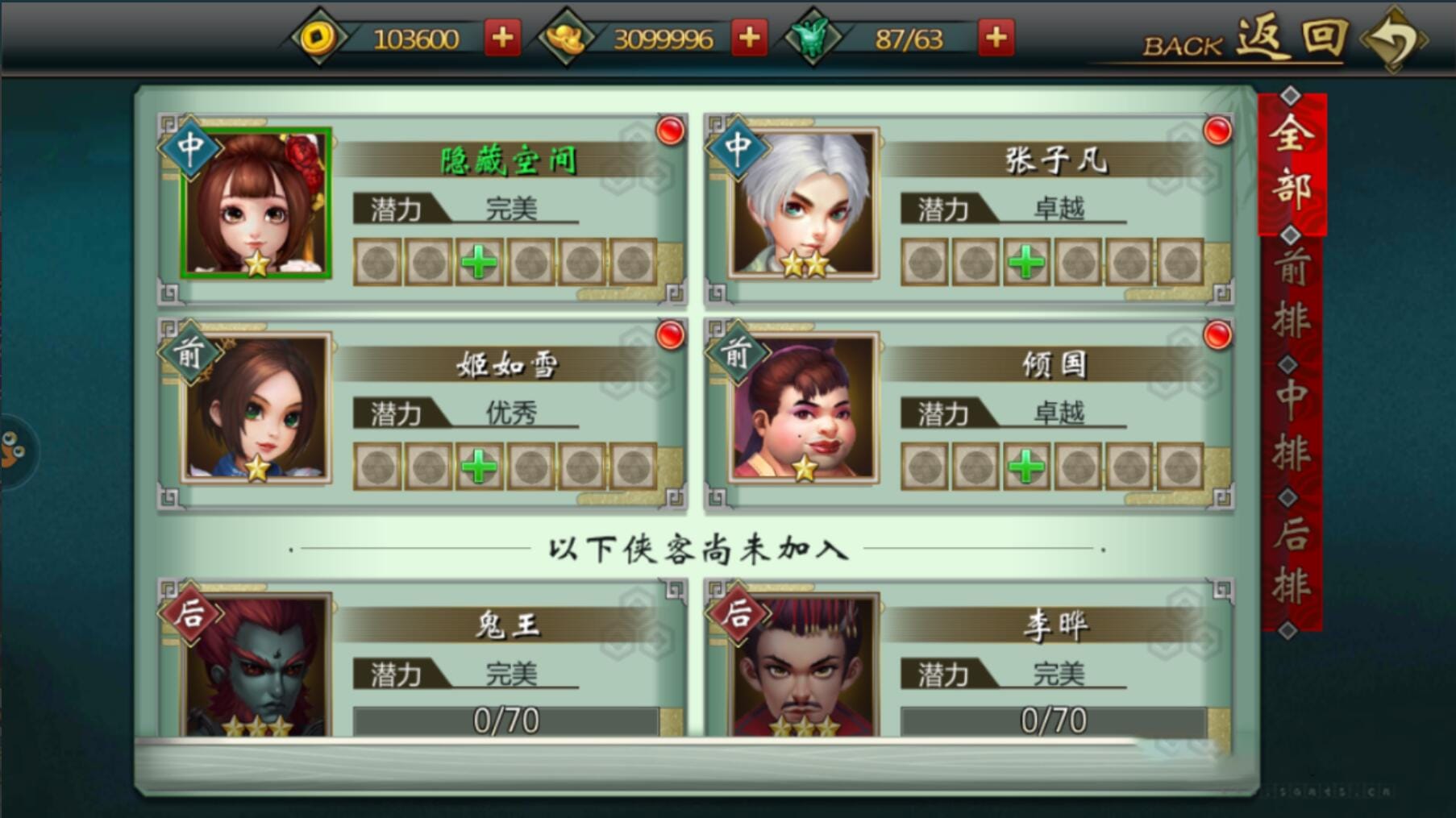Open an empty equipment slot on 姬如雪's row
Viewport: 1456px width, 818px height.
[379, 467]
